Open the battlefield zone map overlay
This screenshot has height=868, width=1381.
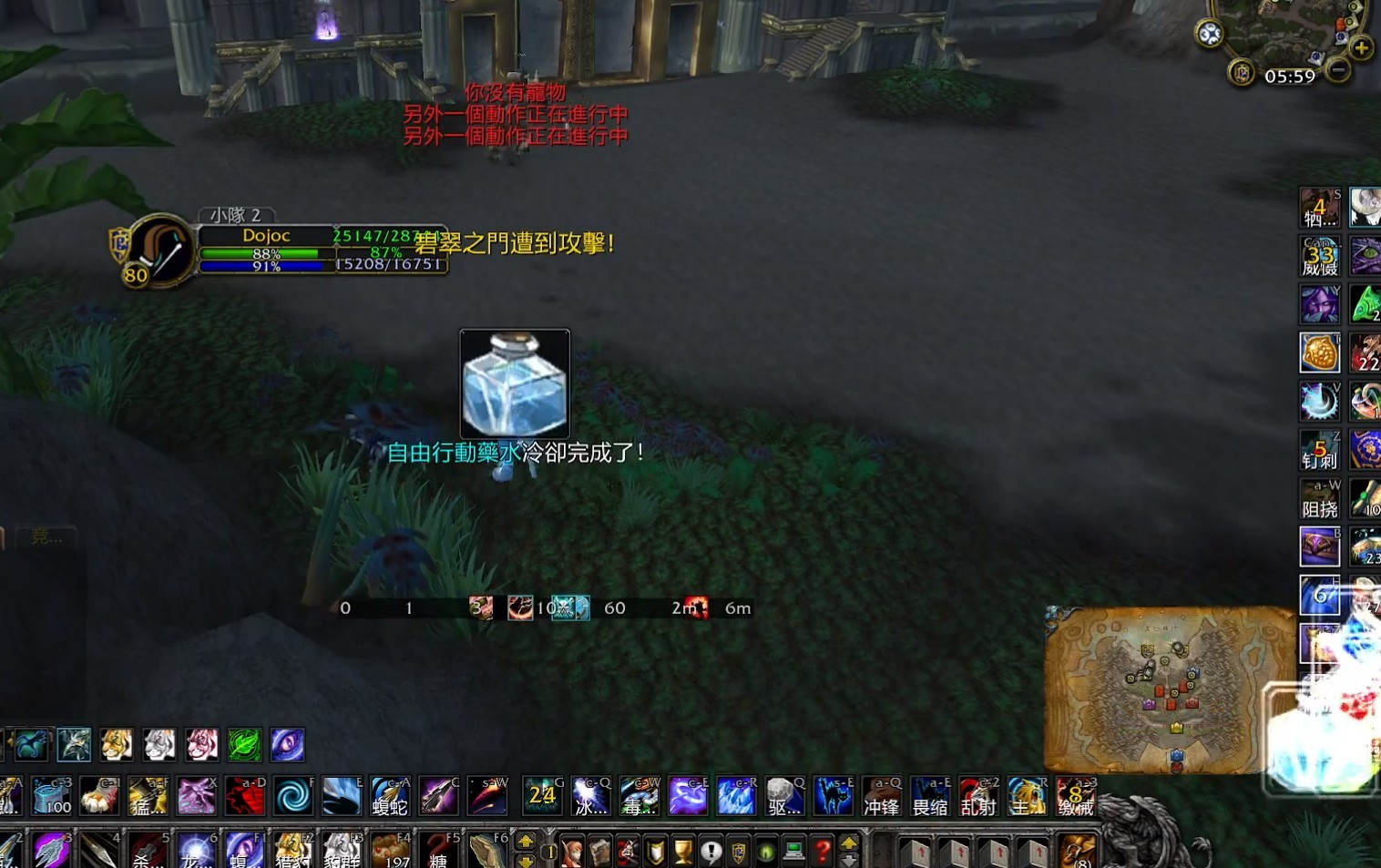click(1169, 689)
